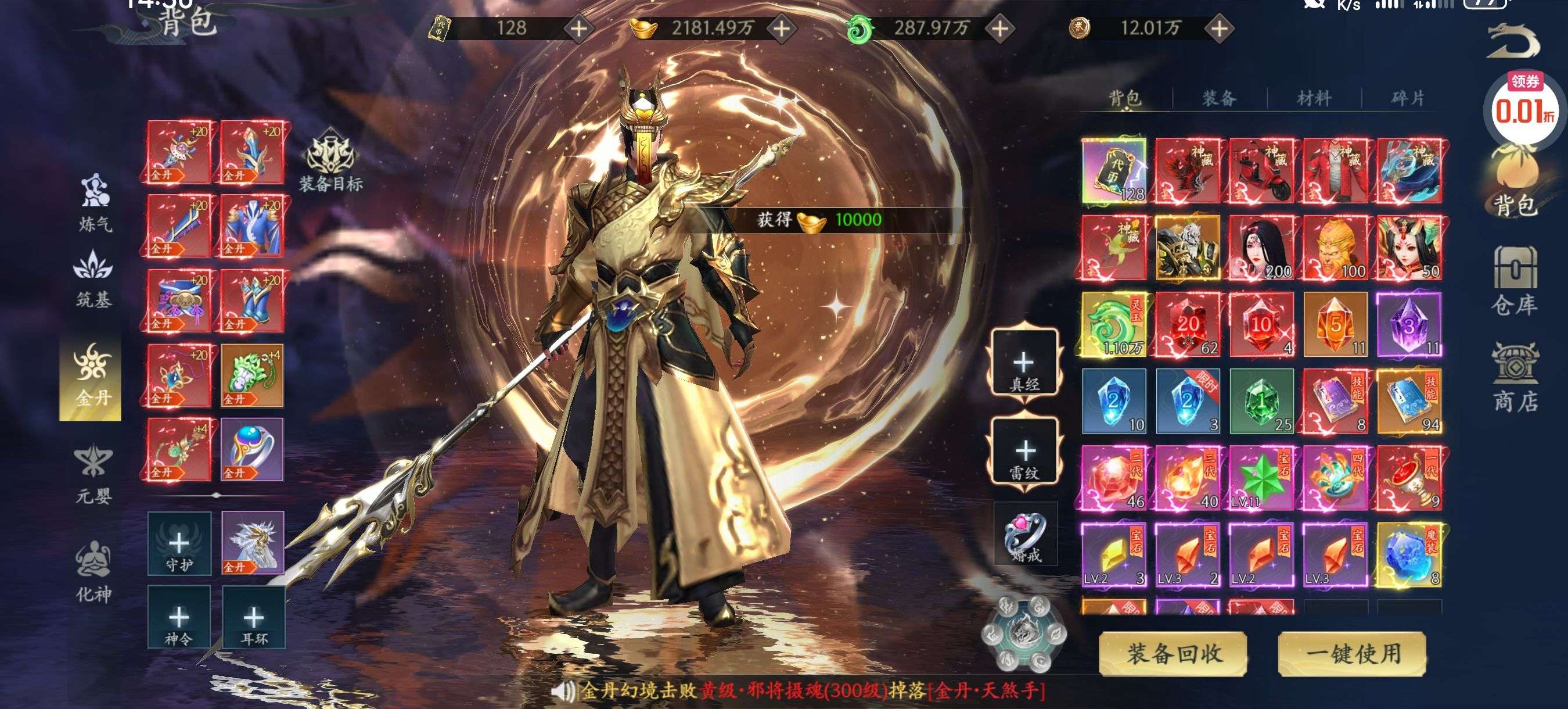
Task: Use all items with 一键使用
Action: [1352, 654]
